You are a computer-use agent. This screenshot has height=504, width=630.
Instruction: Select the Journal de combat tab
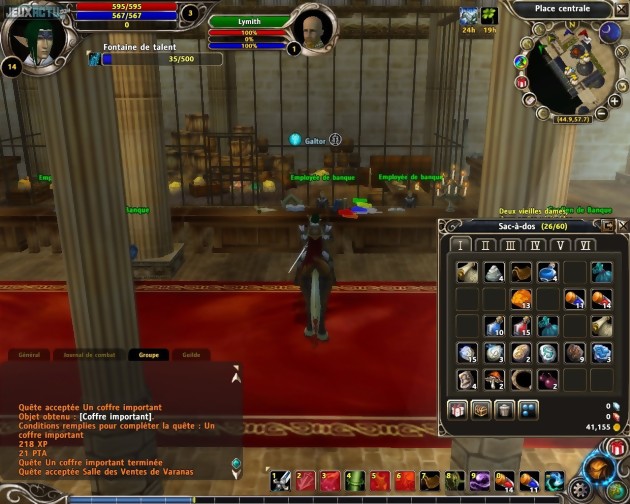tap(91, 354)
